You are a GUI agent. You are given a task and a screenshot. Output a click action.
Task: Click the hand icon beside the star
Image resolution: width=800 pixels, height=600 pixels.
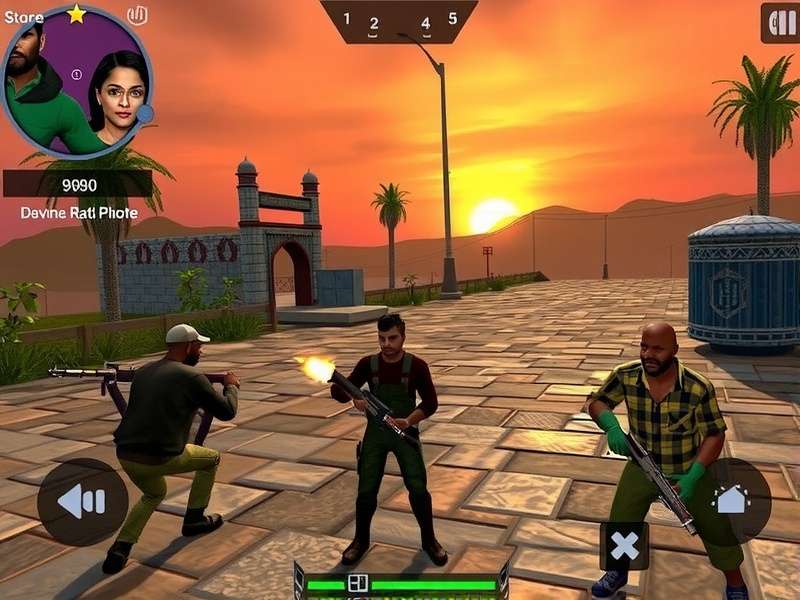pos(138,15)
